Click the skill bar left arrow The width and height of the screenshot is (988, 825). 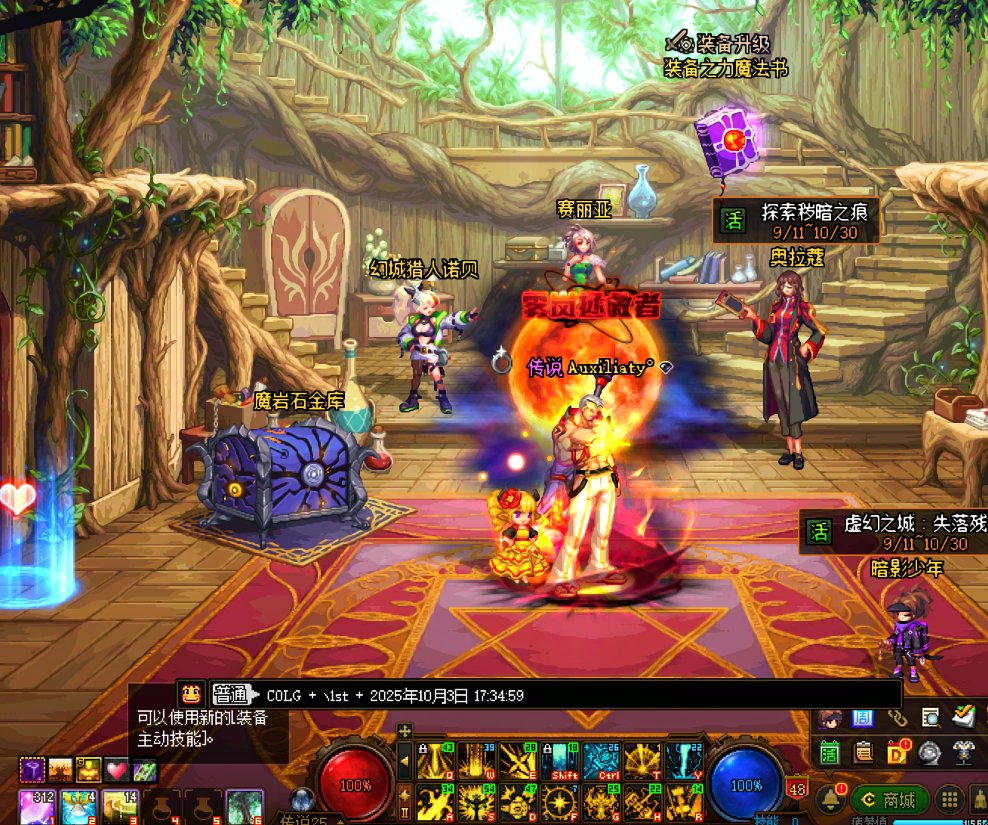(x=405, y=762)
